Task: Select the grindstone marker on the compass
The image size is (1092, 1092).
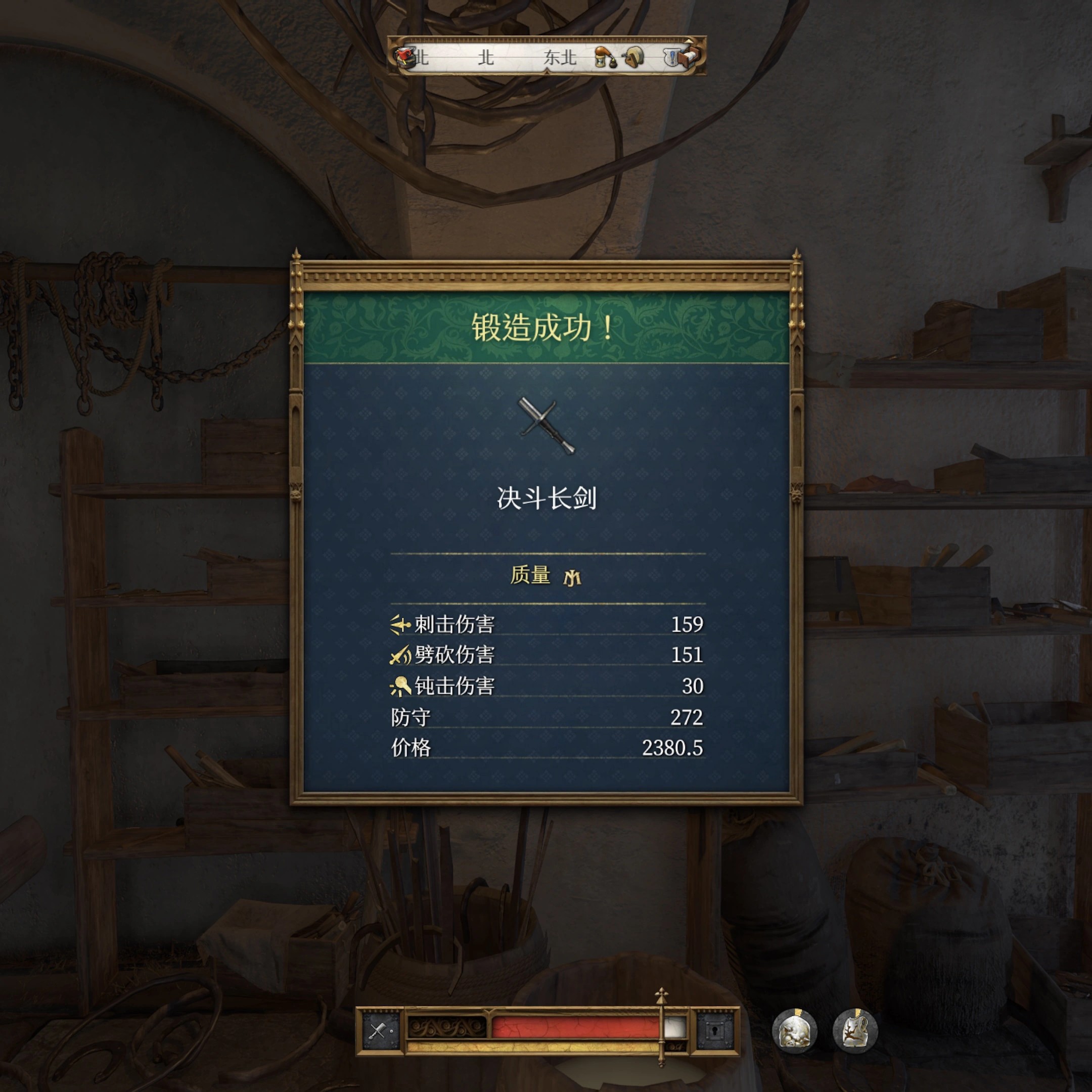Action: click(x=633, y=57)
